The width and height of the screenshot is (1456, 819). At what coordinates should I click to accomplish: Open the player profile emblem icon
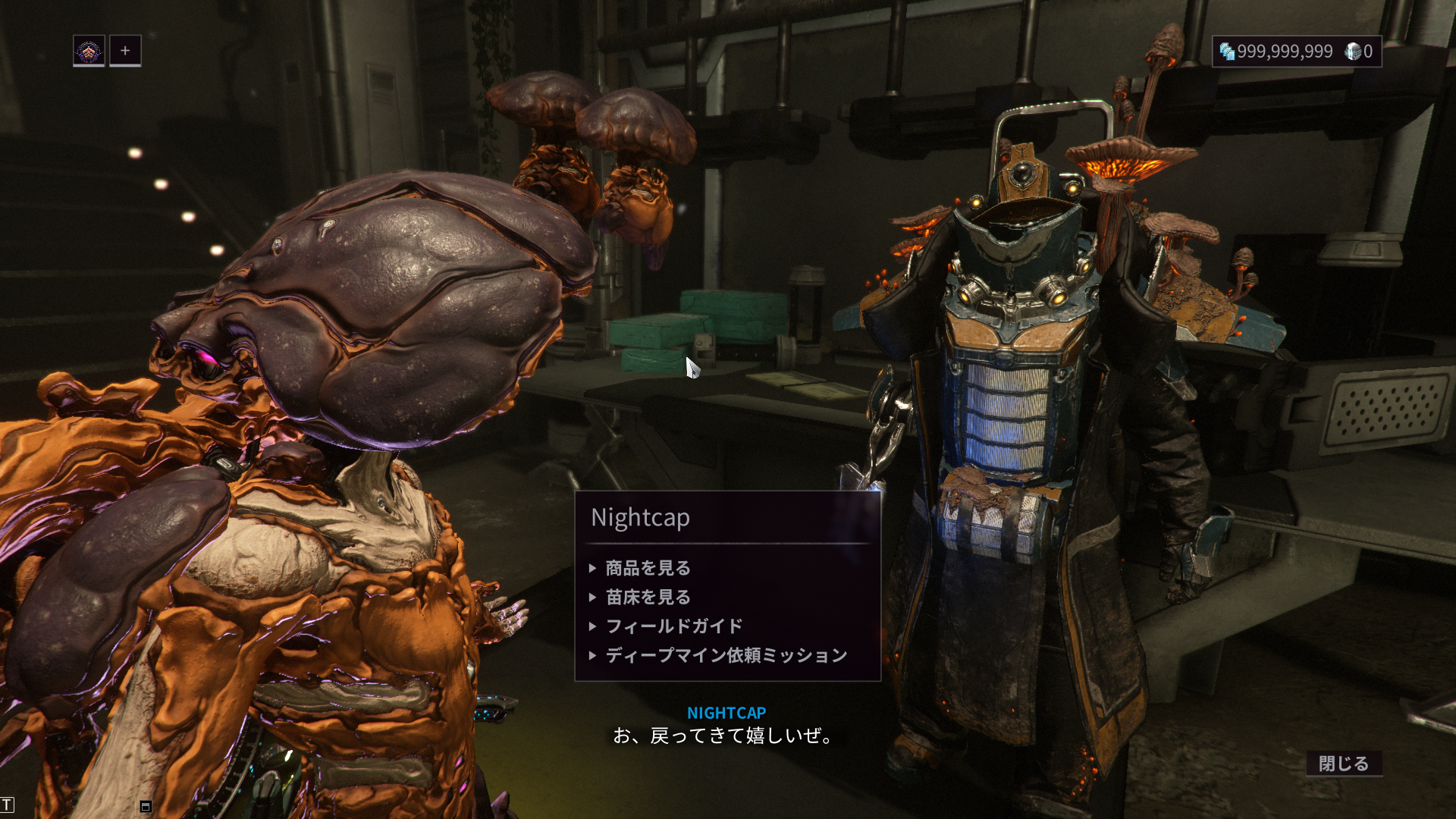coord(89,51)
